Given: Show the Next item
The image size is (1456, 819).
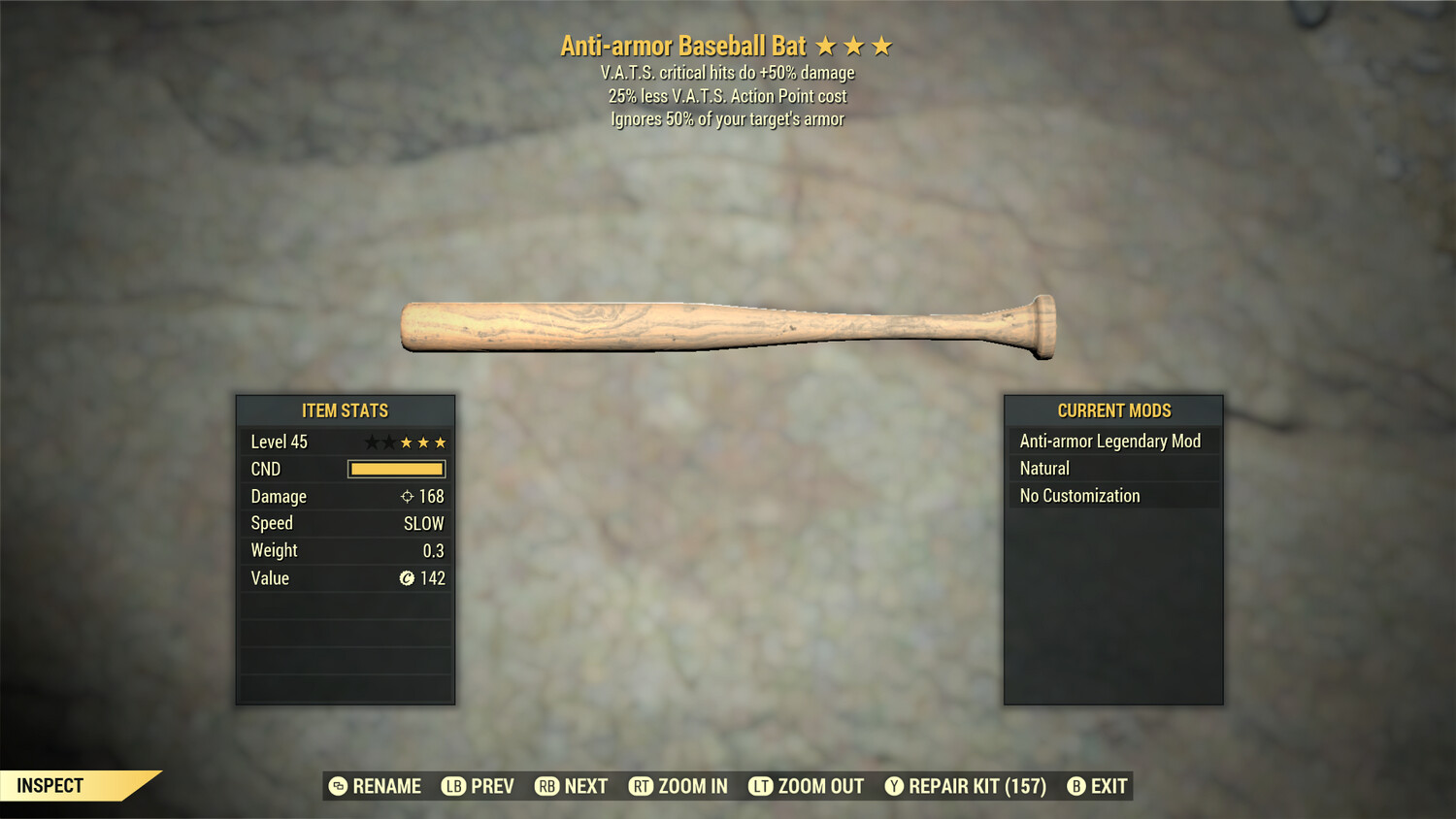Looking at the screenshot, I should (x=572, y=786).
